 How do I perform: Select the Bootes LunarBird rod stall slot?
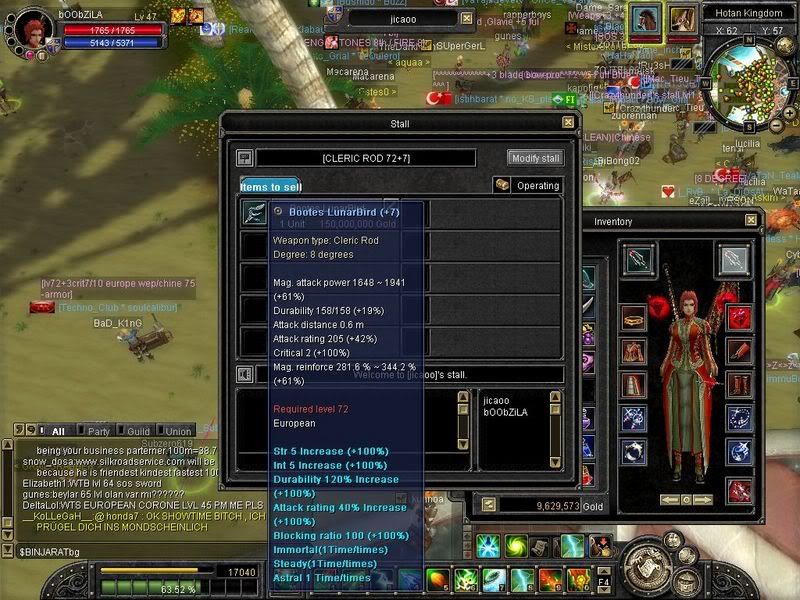pyautogui.click(x=254, y=212)
